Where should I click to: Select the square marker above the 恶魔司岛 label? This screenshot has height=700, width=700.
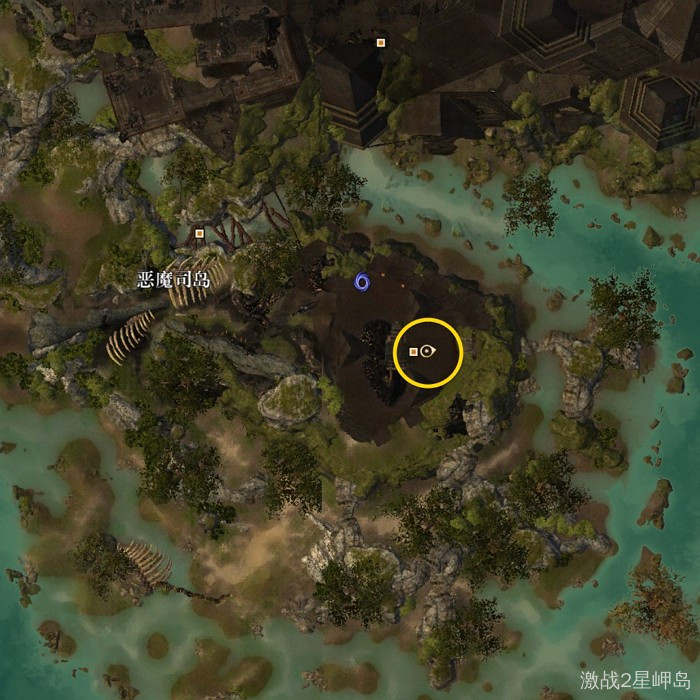click(x=200, y=234)
